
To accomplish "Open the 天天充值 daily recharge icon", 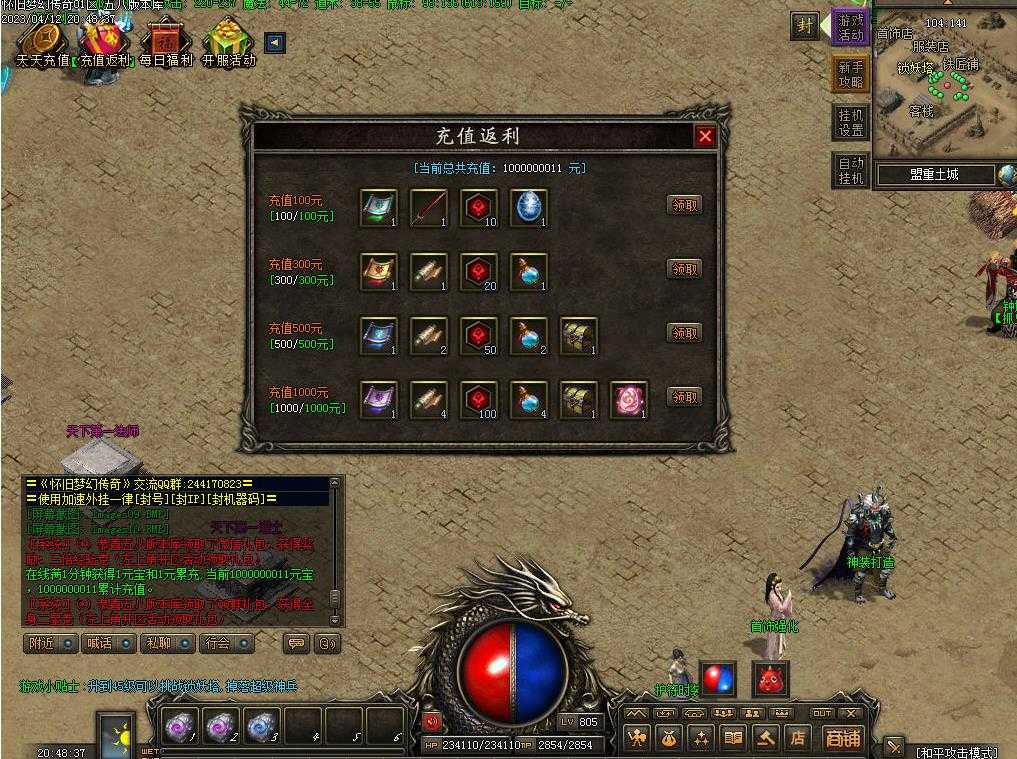I will coord(42,44).
